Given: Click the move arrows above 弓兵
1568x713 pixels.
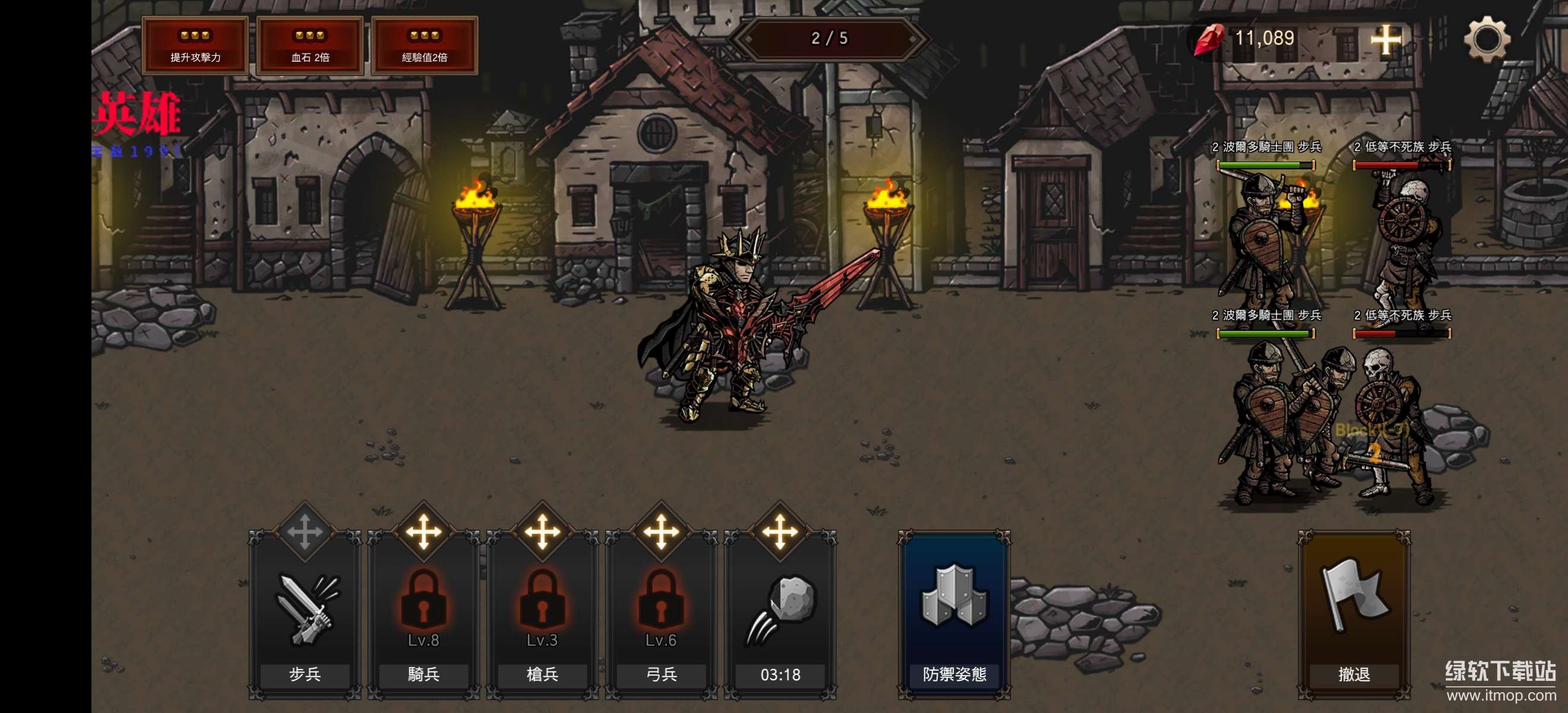Looking at the screenshot, I should pyautogui.click(x=661, y=532).
